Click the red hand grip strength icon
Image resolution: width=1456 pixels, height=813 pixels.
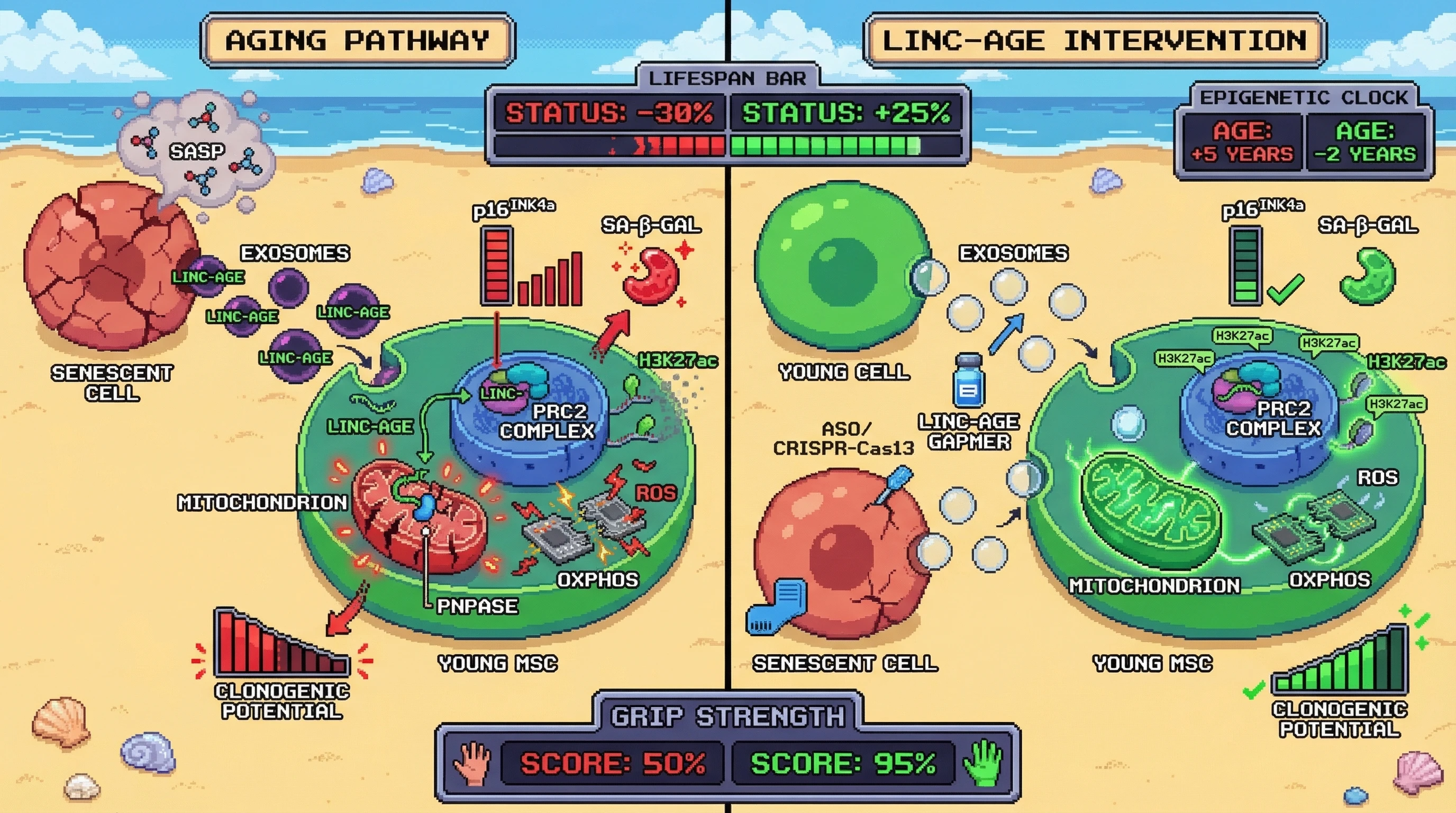coord(472,763)
